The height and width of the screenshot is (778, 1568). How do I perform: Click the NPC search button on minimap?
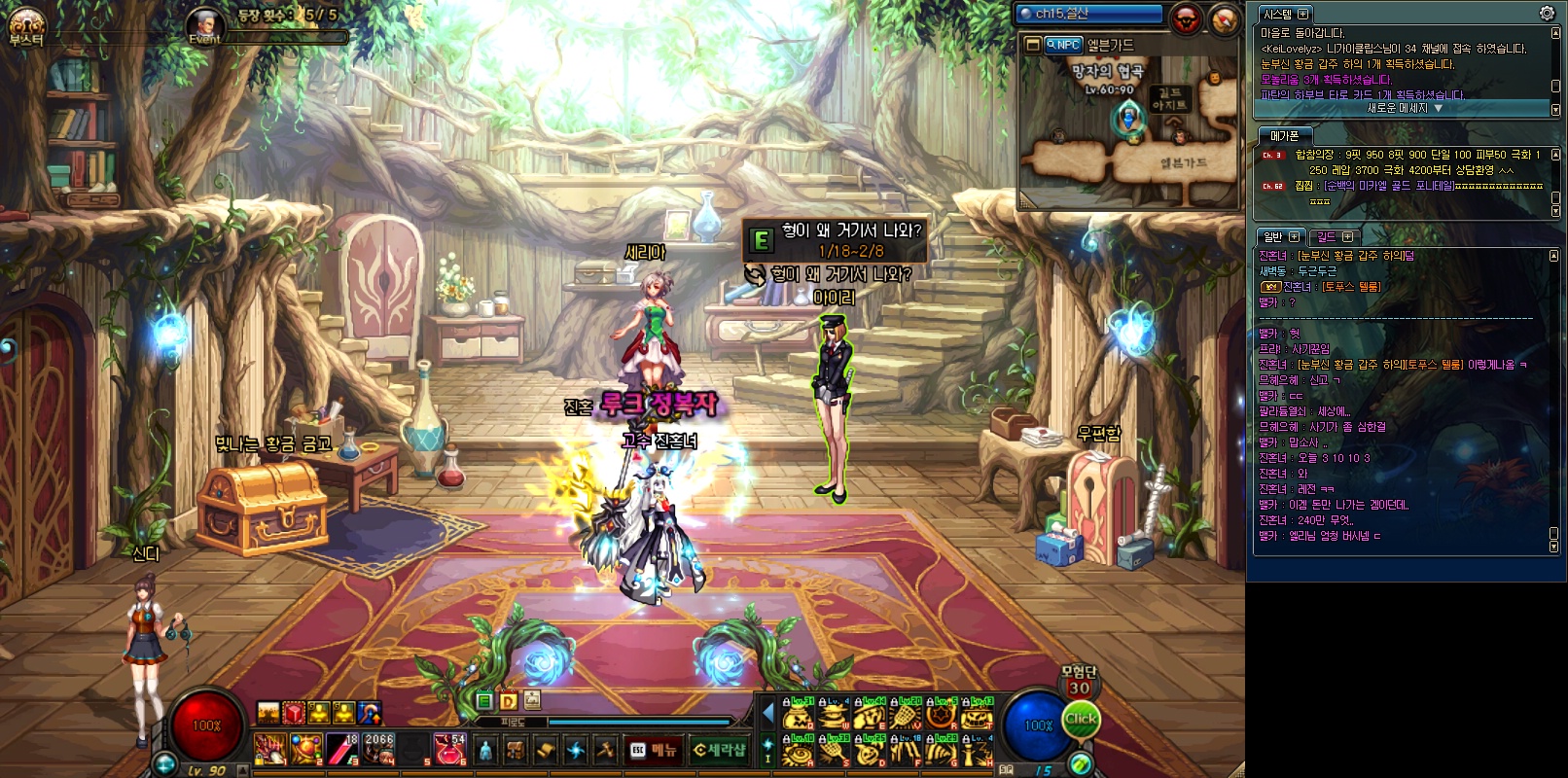tap(1063, 45)
